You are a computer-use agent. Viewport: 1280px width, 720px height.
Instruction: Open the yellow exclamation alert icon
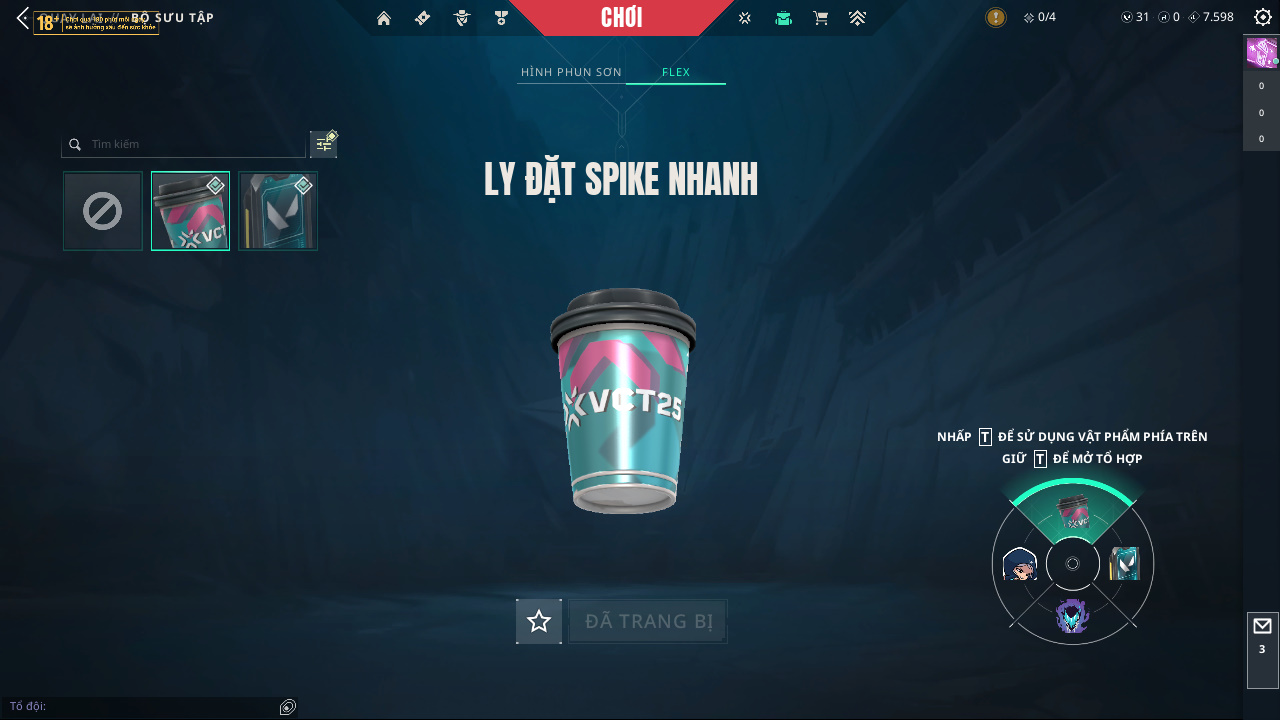point(996,17)
